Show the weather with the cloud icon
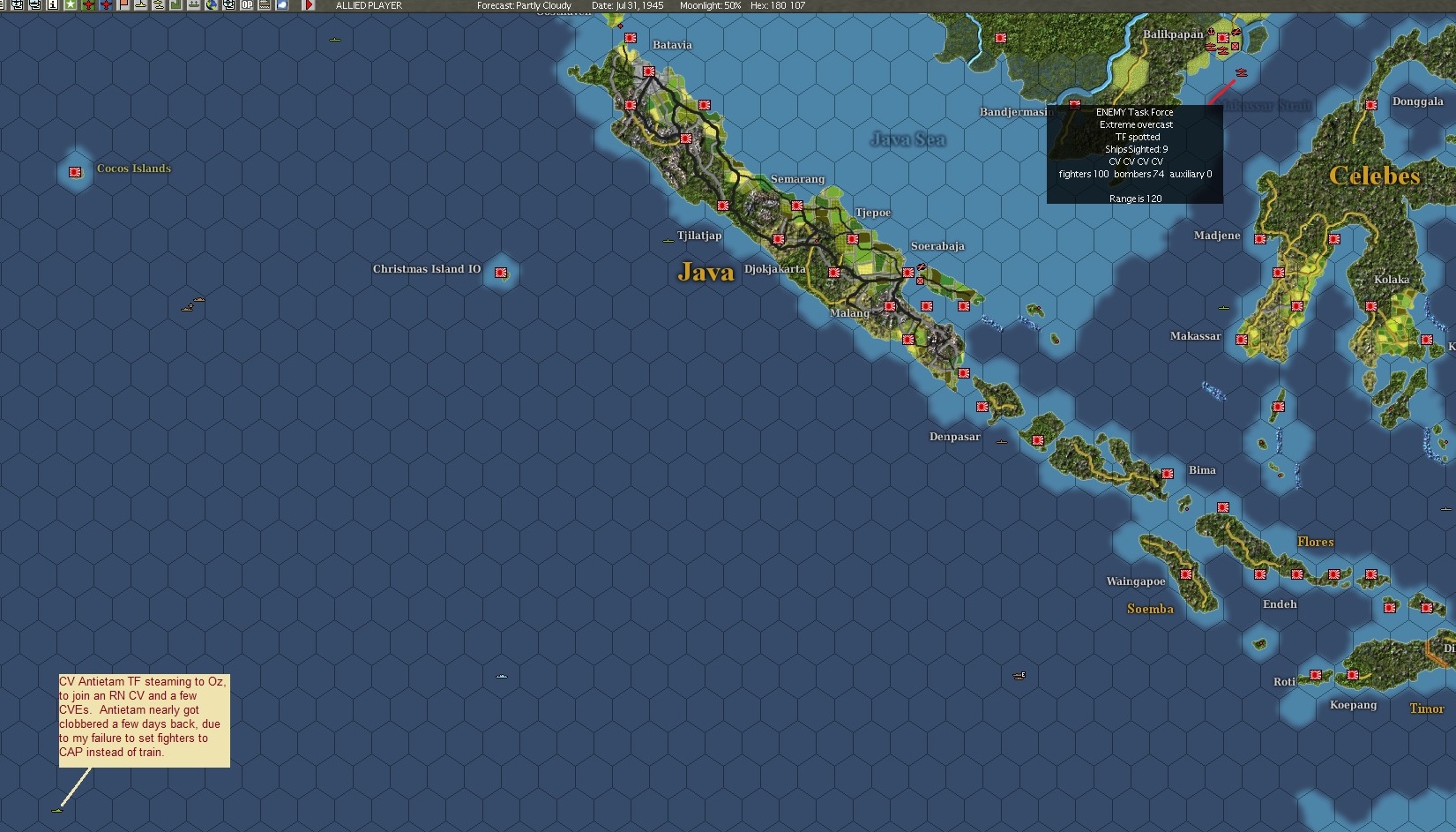The height and width of the screenshot is (832, 1456). pos(282,4)
